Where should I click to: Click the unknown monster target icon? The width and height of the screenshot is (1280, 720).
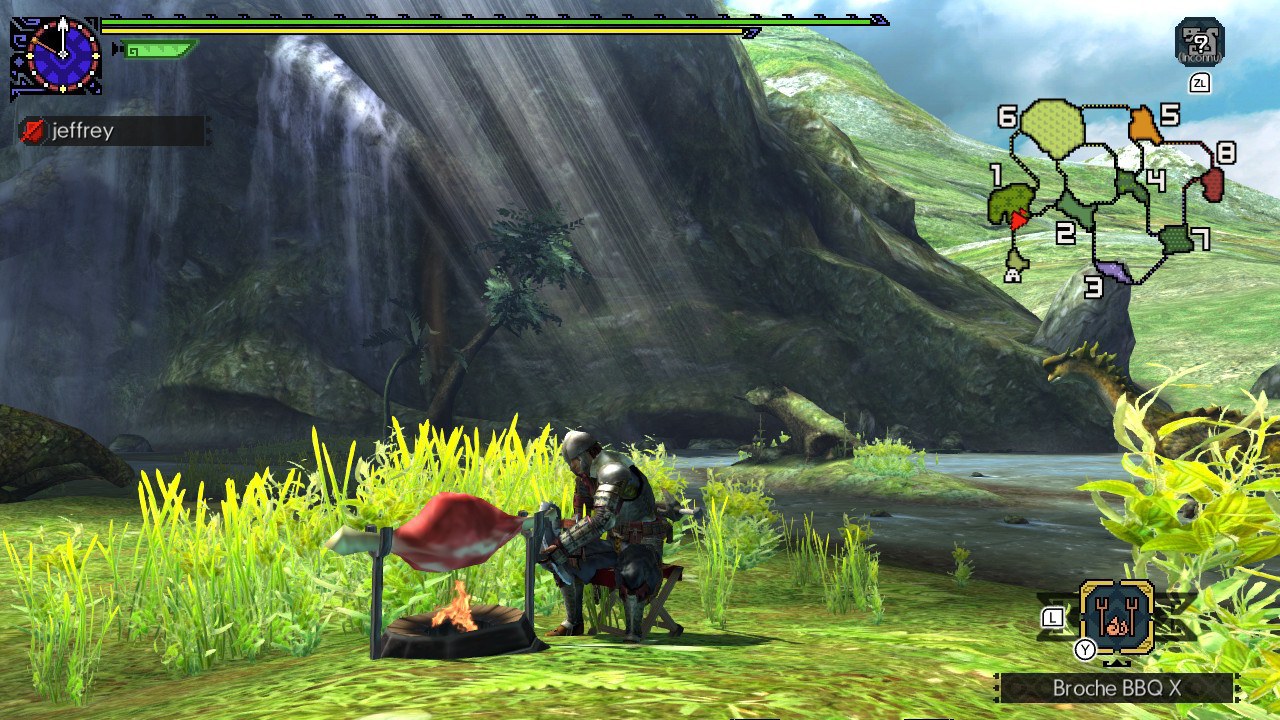pyautogui.click(x=1199, y=42)
